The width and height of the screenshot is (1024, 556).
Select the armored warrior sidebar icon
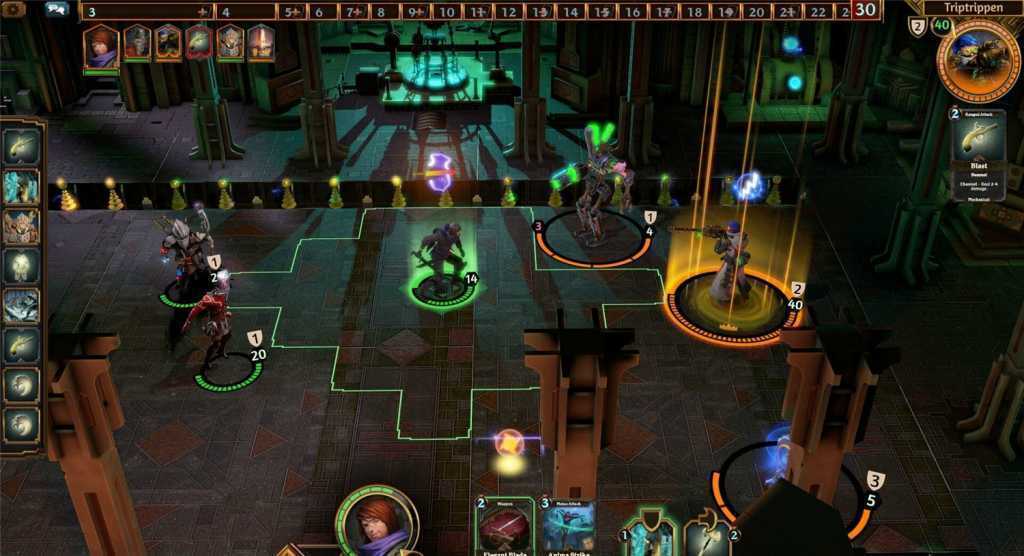(x=21, y=227)
